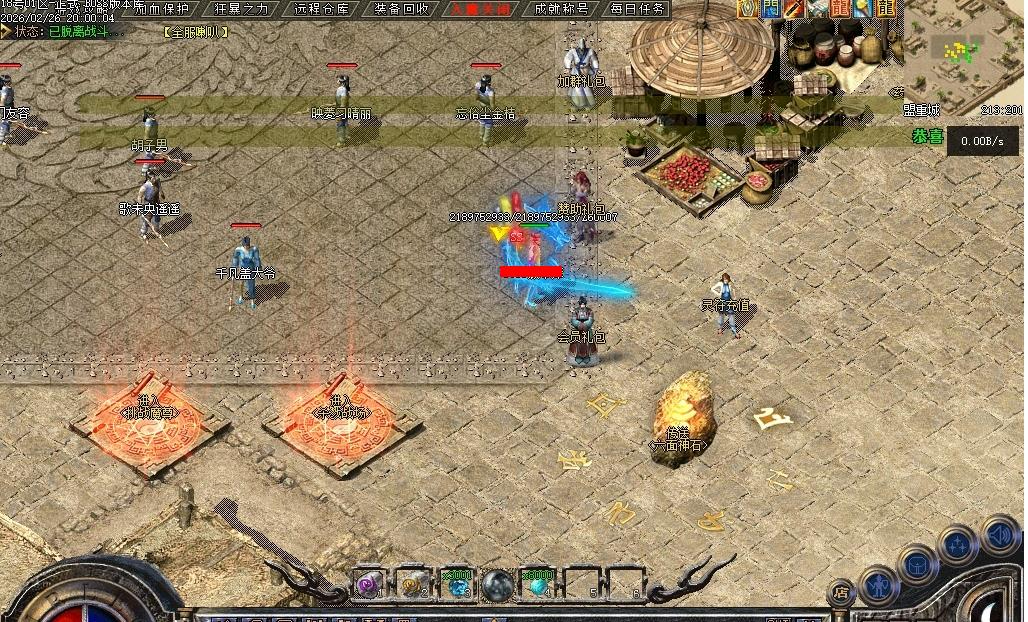The image size is (1028, 622).
Task: Click the gold 龍 icon
Action: [x=884, y=9]
